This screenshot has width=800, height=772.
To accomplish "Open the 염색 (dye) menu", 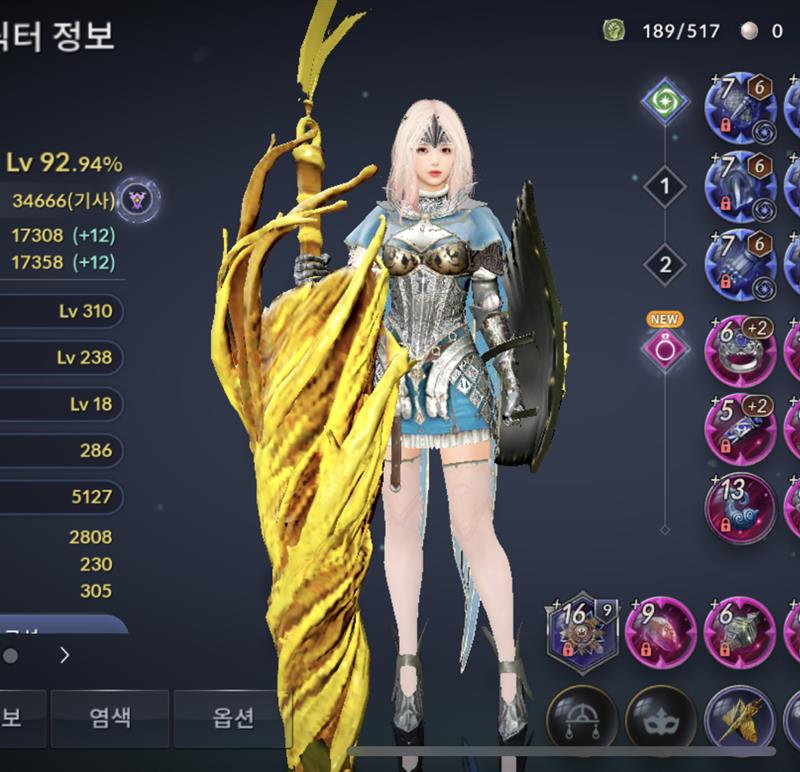I will (110, 717).
